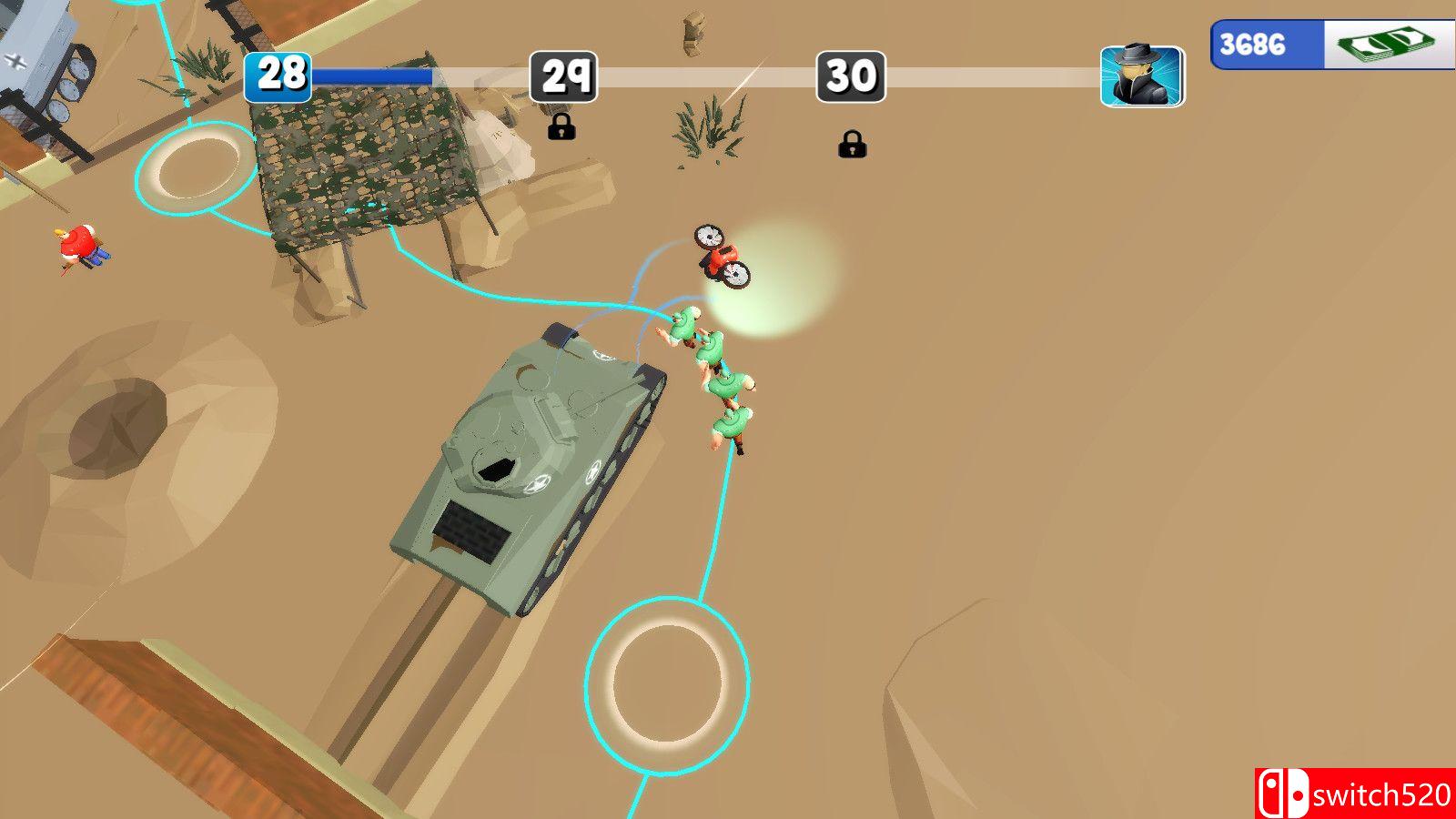Viewport: 1456px width, 819px height.
Task: Click the locked level 29 marker
Action: (563, 77)
